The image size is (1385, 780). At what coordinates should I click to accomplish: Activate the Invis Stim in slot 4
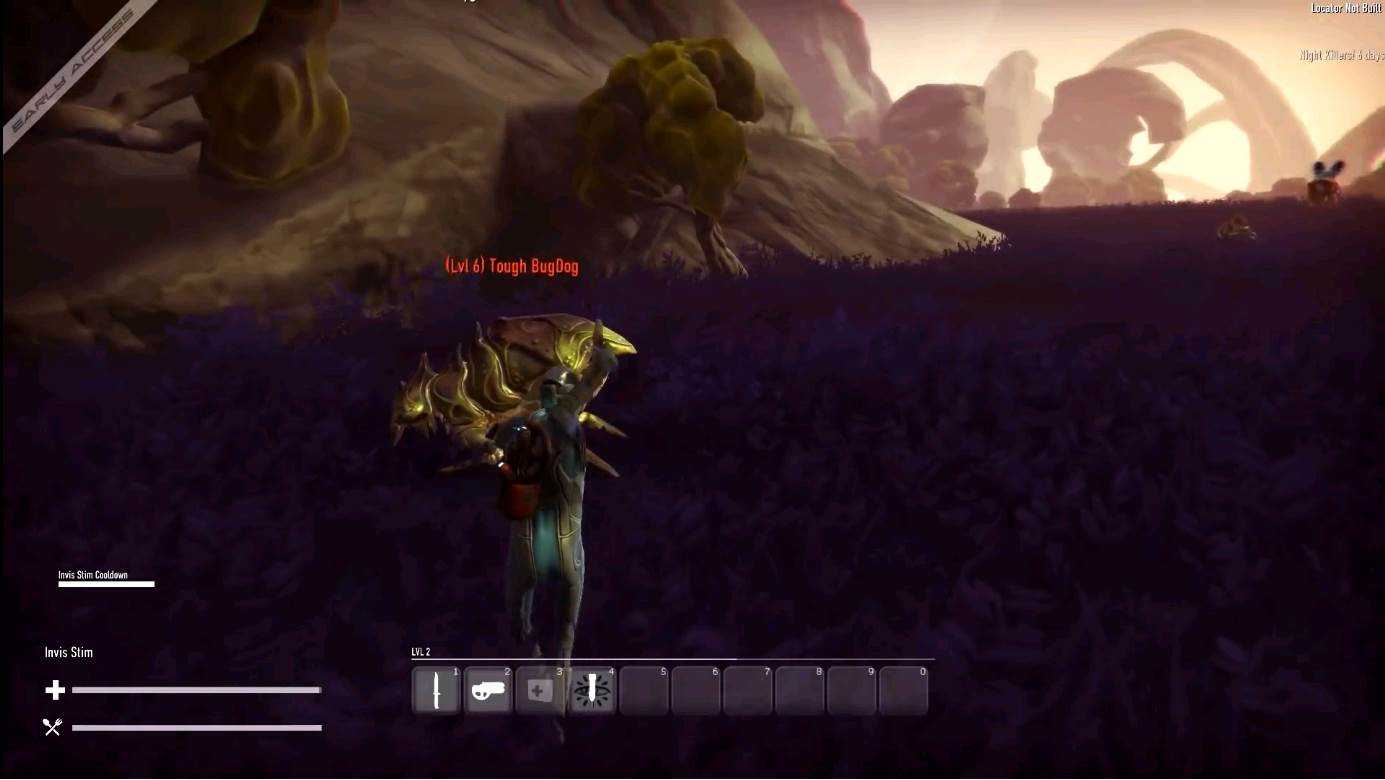(x=593, y=691)
